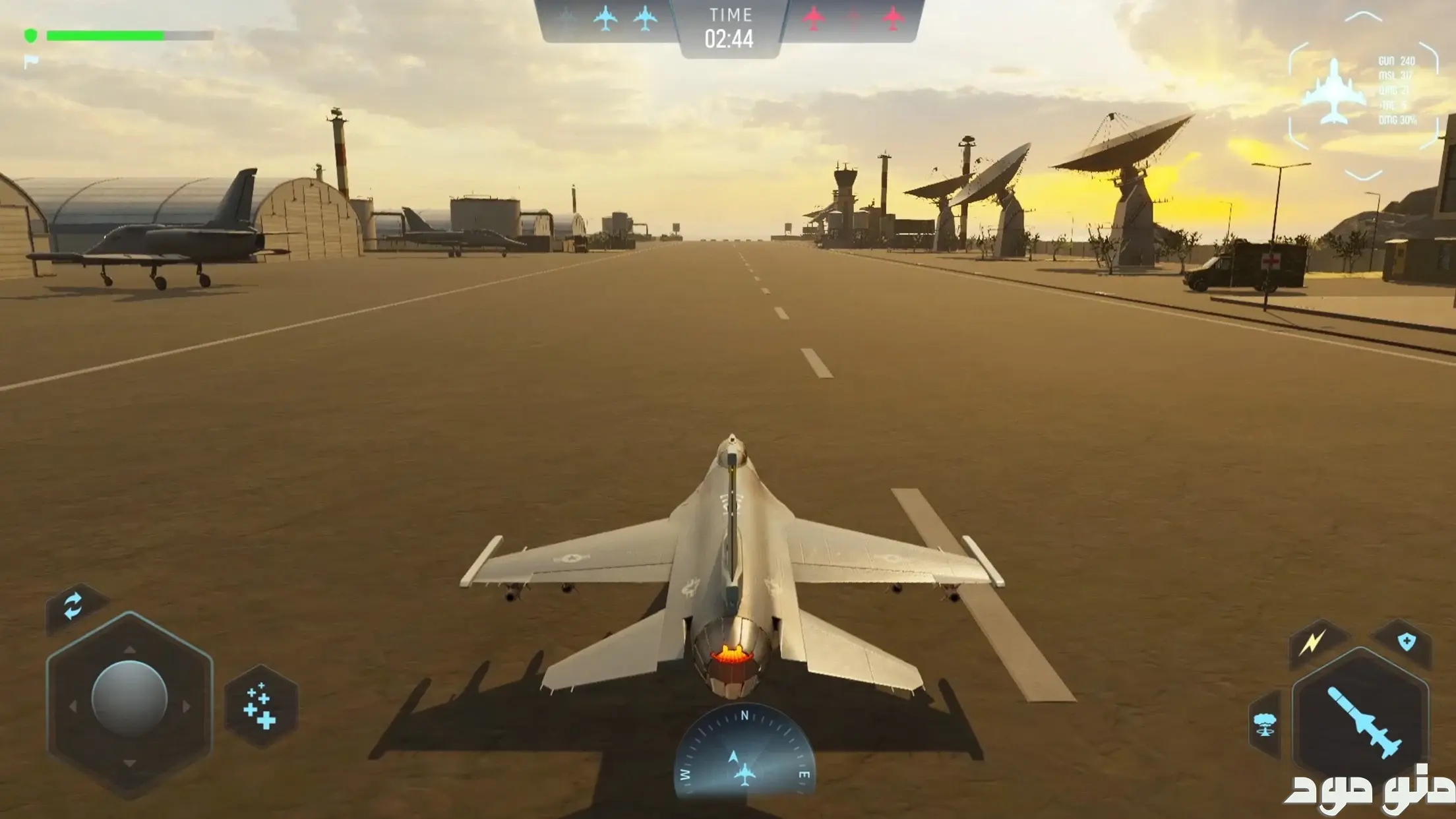Click the virtual joystick knob
This screenshot has height=819, width=1456.
coord(129,698)
